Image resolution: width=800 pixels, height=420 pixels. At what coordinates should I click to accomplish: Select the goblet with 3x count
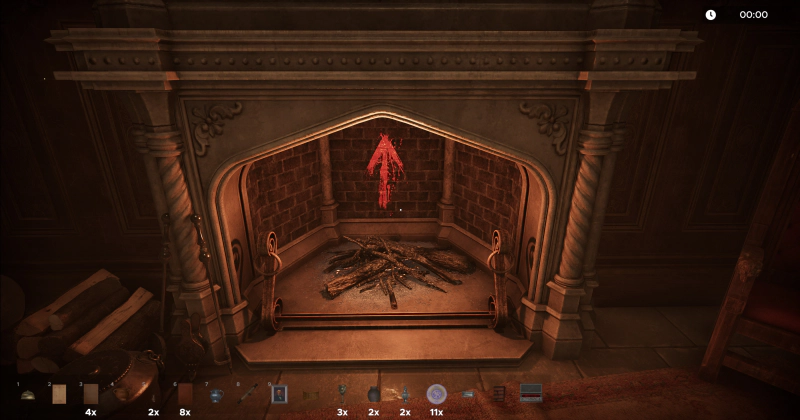coord(342,393)
